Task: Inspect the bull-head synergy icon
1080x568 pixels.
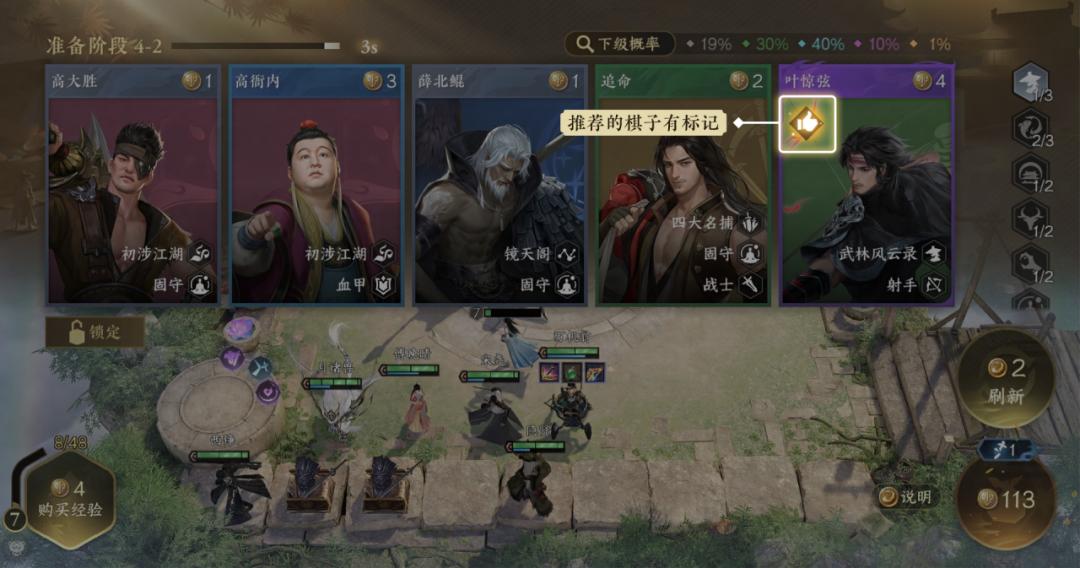Action: 1029,218
